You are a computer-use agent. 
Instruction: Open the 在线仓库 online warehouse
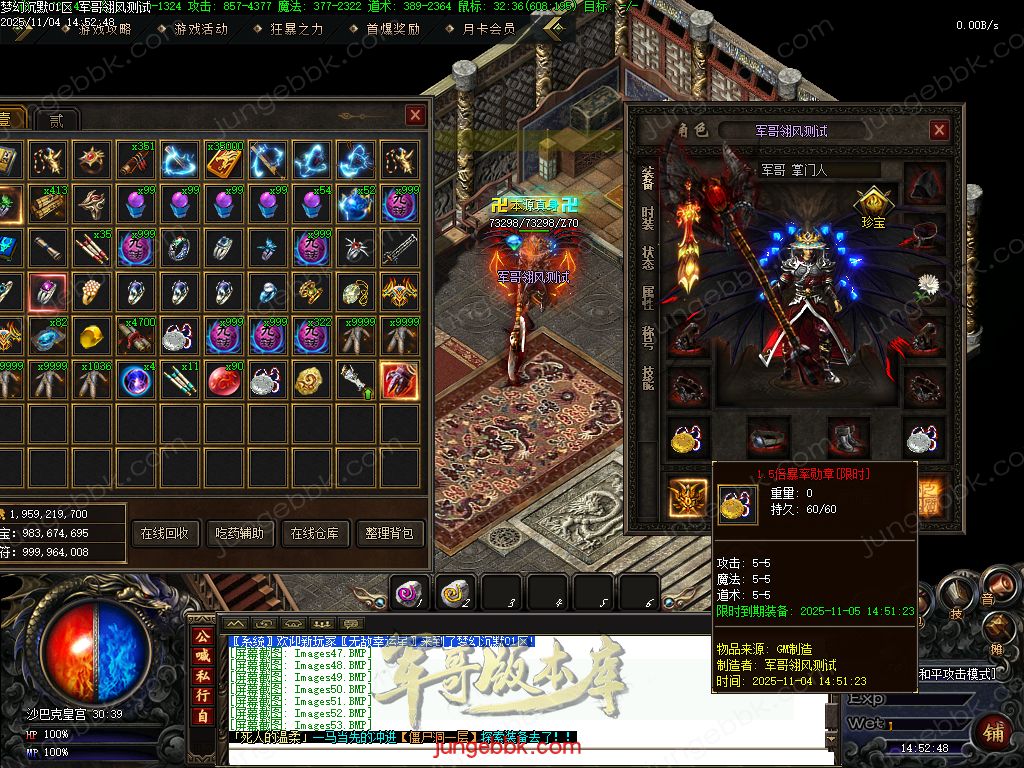(315, 533)
